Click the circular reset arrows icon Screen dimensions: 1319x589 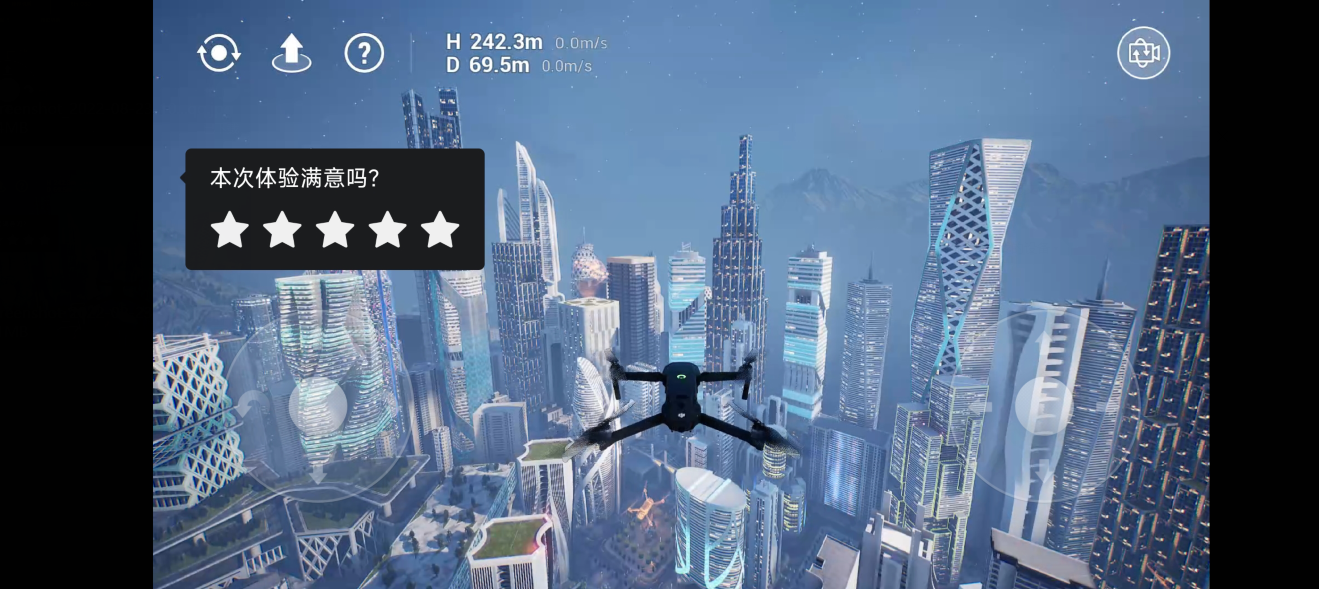(219, 53)
